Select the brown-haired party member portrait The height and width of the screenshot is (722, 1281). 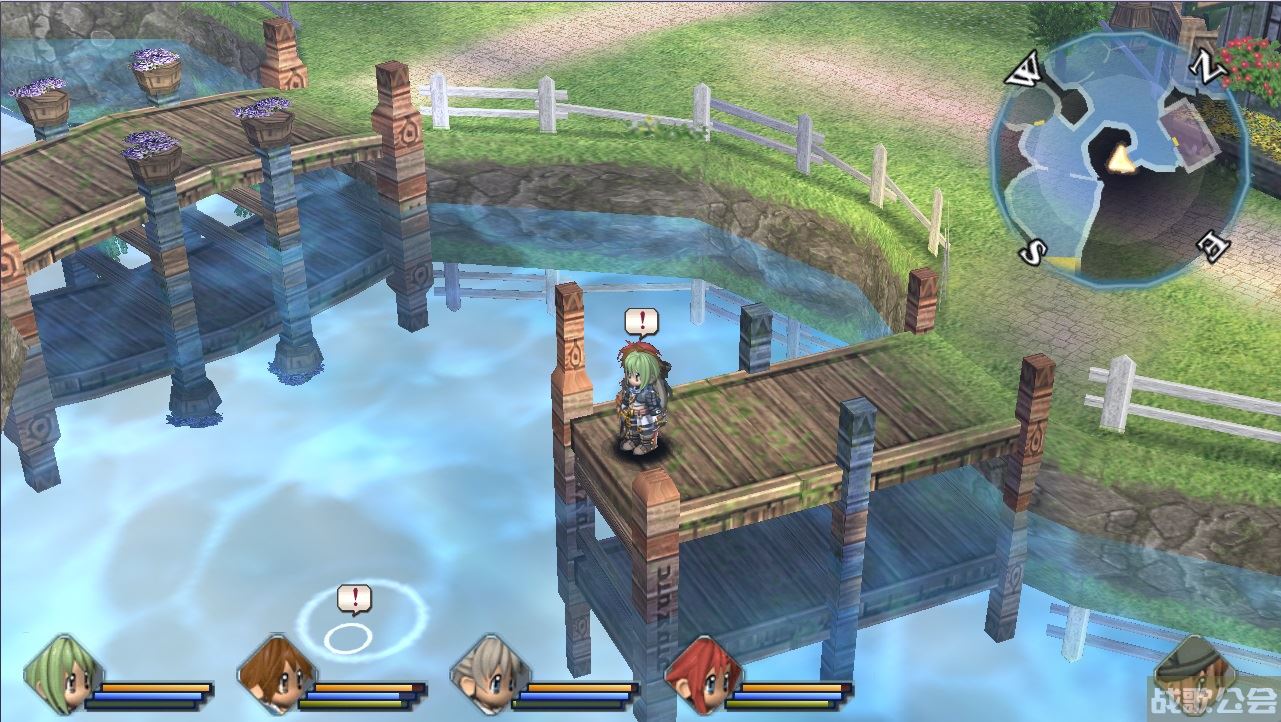coord(275,673)
